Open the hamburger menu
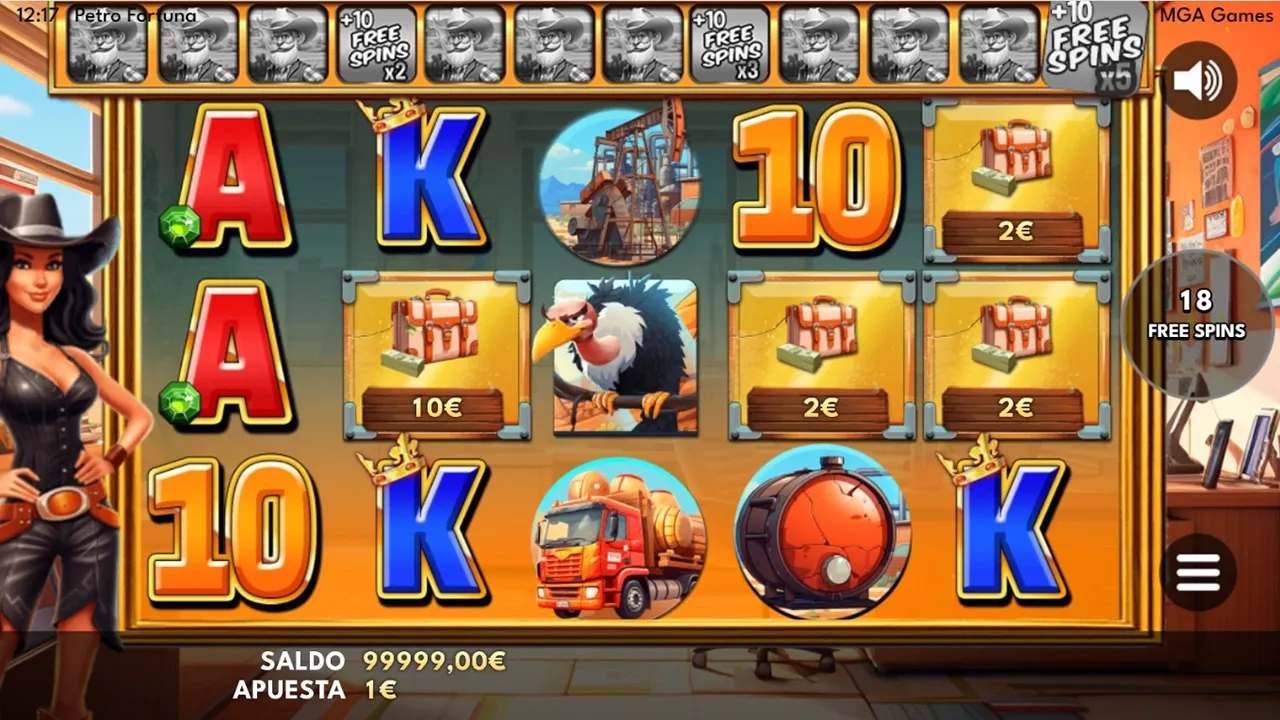 click(x=1198, y=572)
